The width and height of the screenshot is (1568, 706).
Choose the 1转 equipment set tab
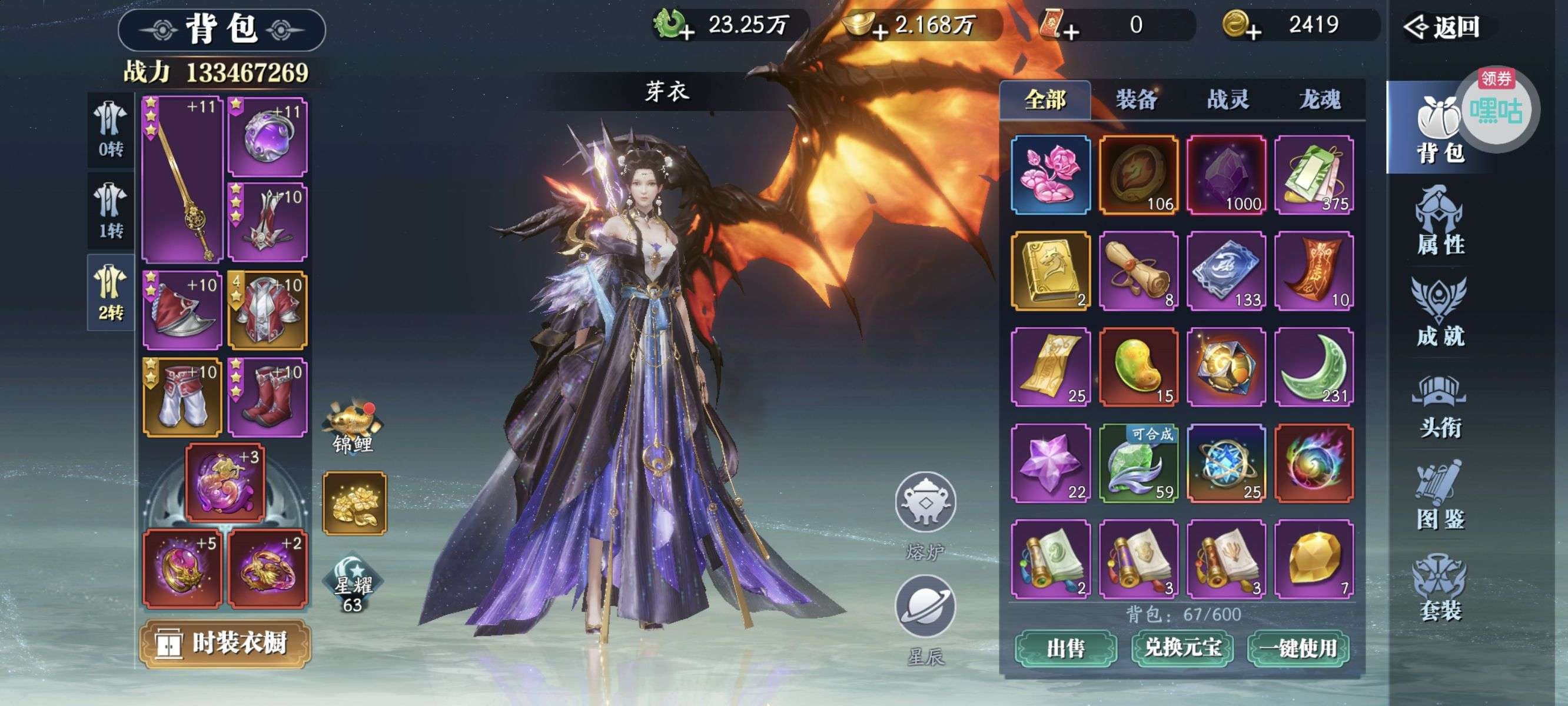click(111, 210)
